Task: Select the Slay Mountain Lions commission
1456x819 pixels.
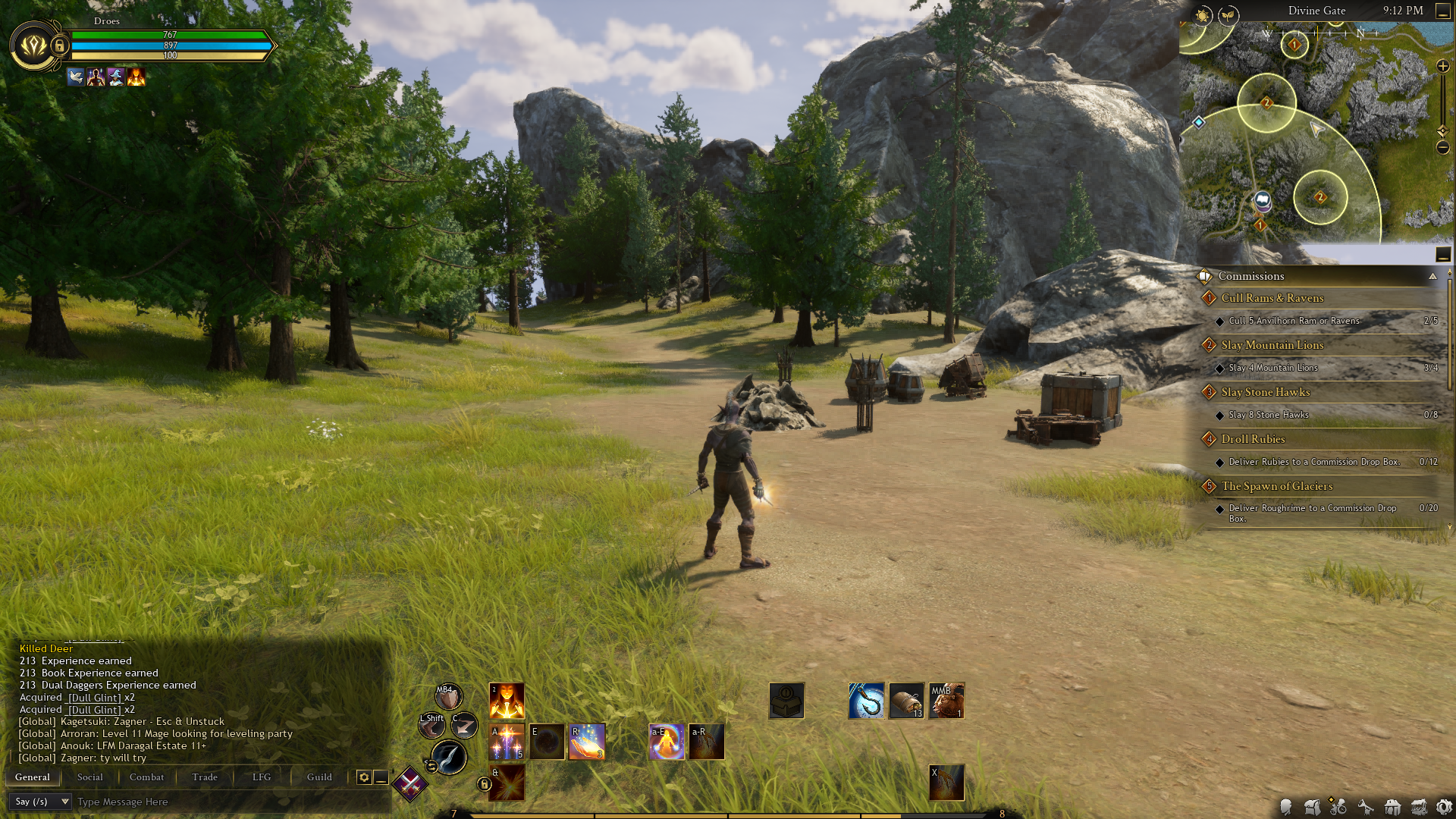Action: coord(1272,345)
